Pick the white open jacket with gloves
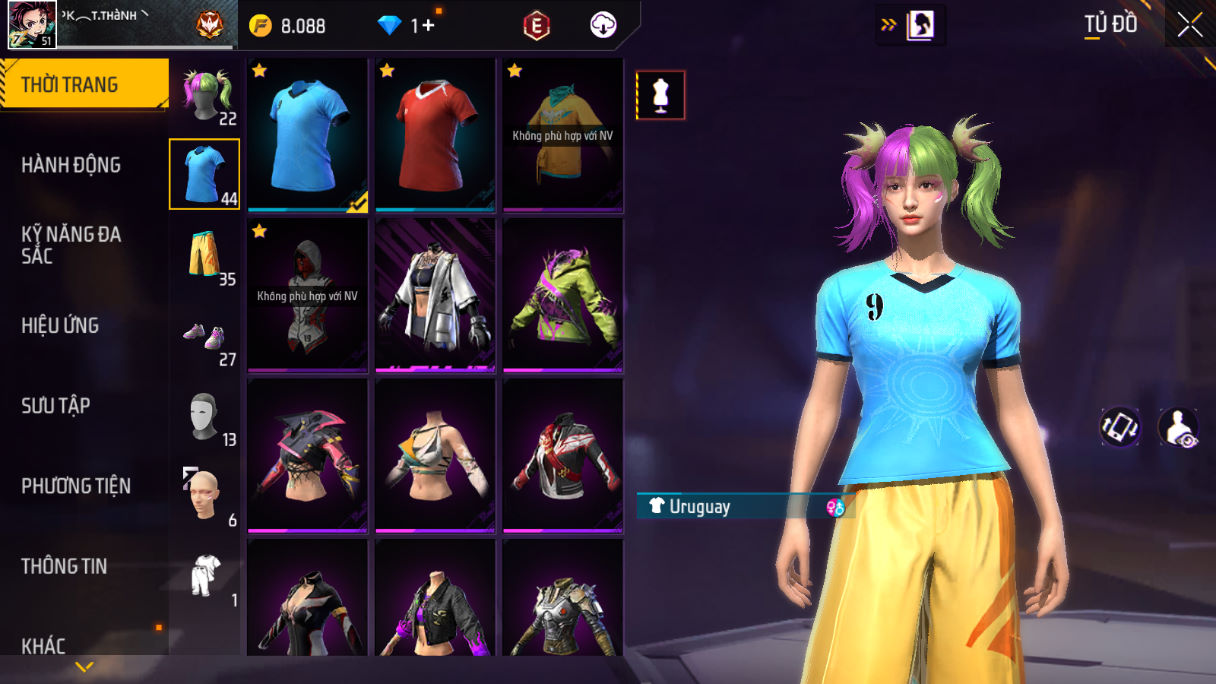Screen dimensions: 1216x684 pyautogui.click(x=435, y=295)
